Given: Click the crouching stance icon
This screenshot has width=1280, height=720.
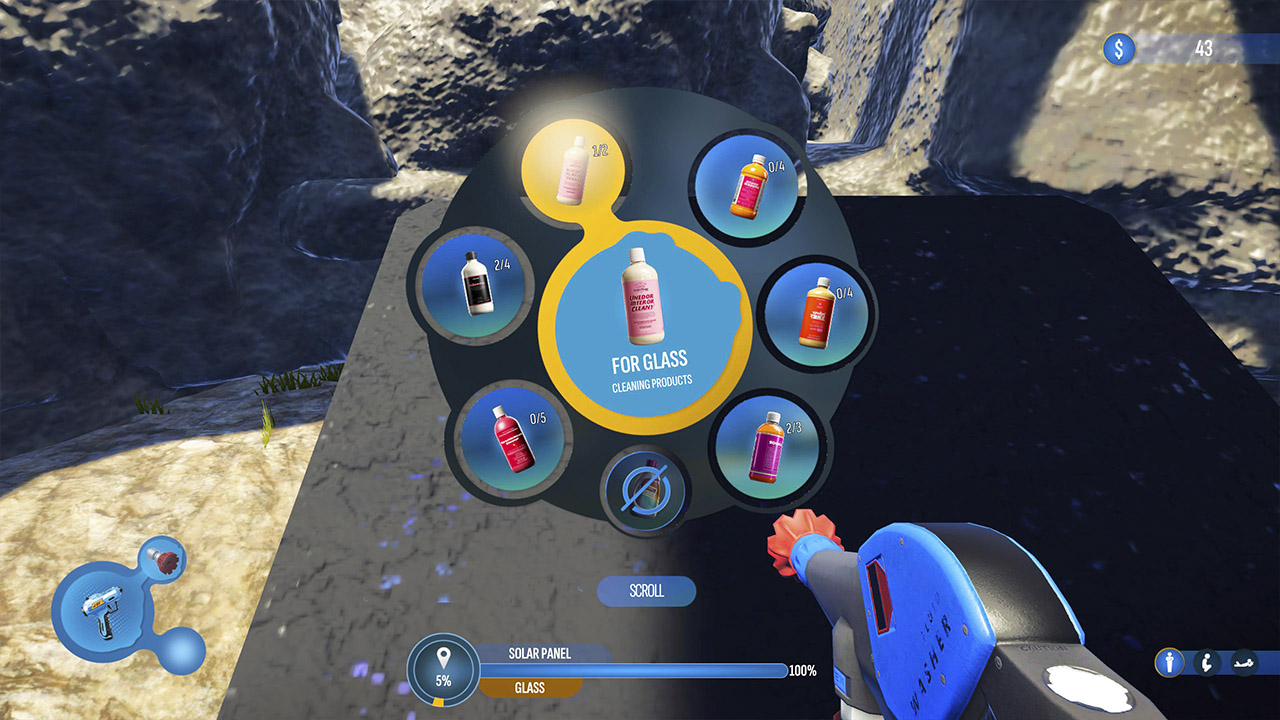Looking at the screenshot, I should click(1207, 661).
